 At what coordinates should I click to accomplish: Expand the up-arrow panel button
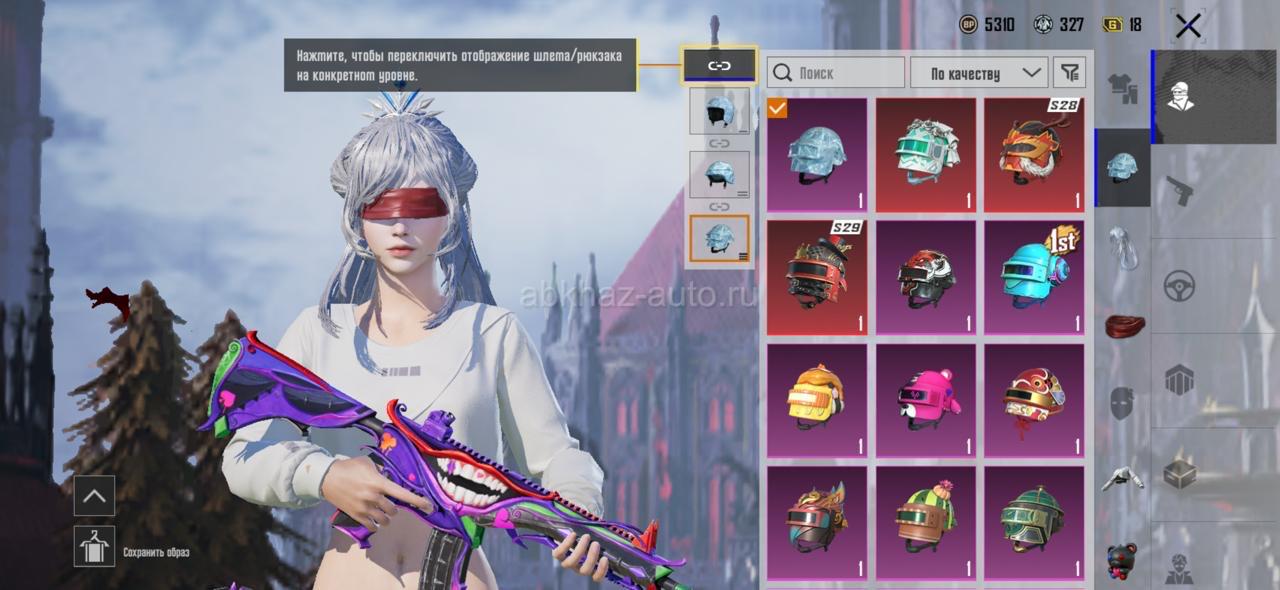pyautogui.click(x=95, y=495)
